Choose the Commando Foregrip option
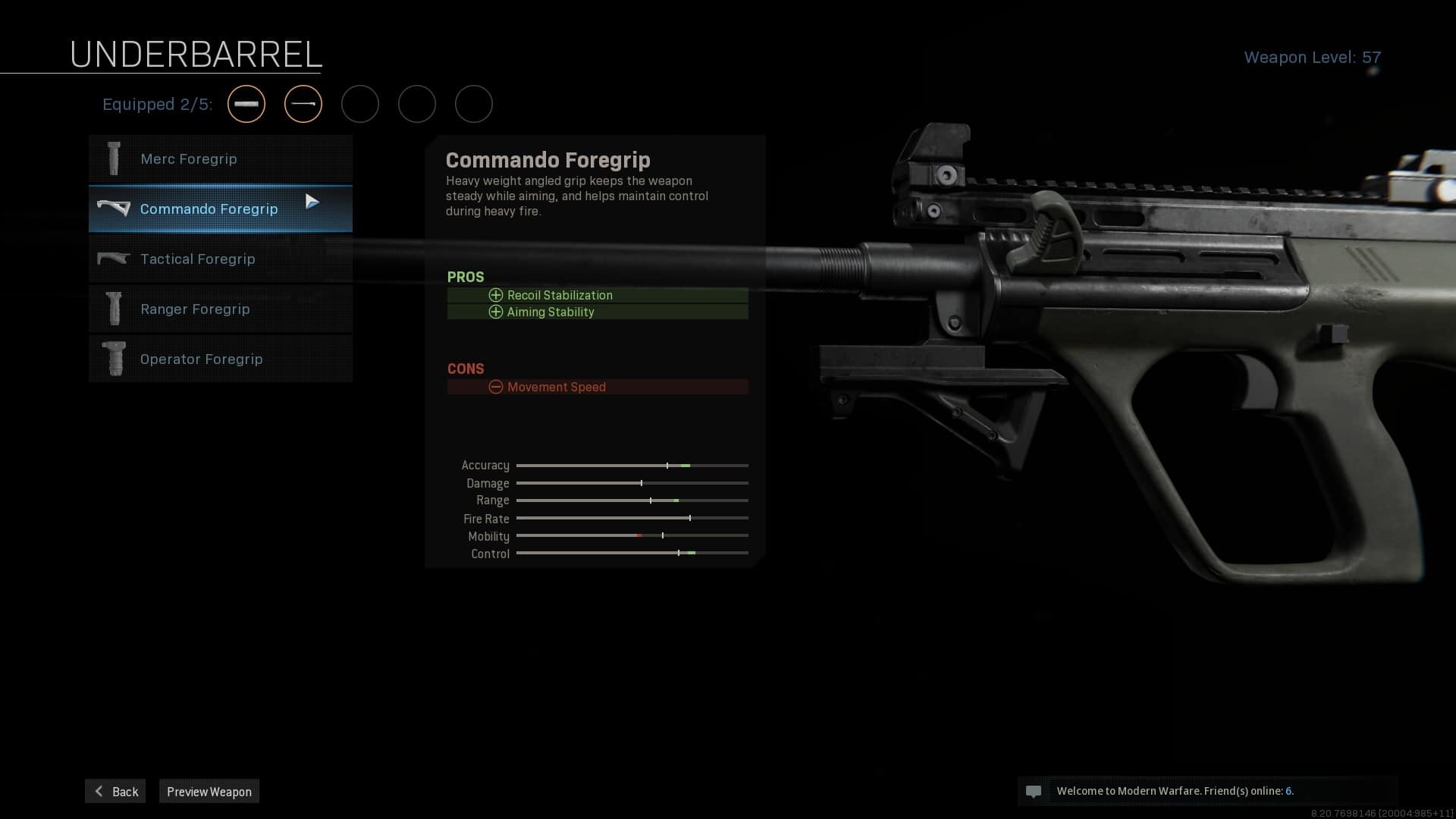1456x819 pixels. tap(220, 209)
